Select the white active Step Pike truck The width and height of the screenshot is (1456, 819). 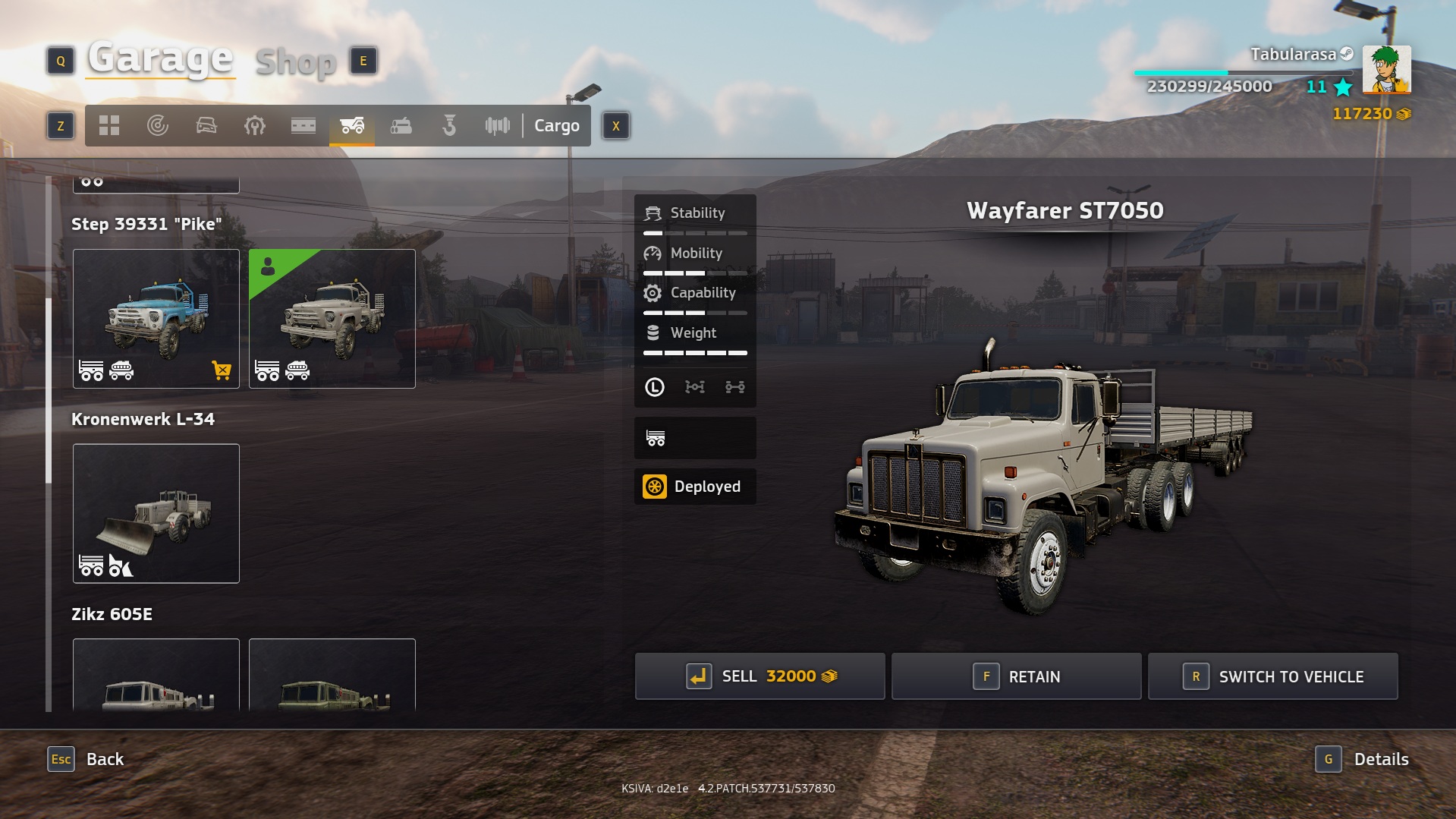[332, 319]
